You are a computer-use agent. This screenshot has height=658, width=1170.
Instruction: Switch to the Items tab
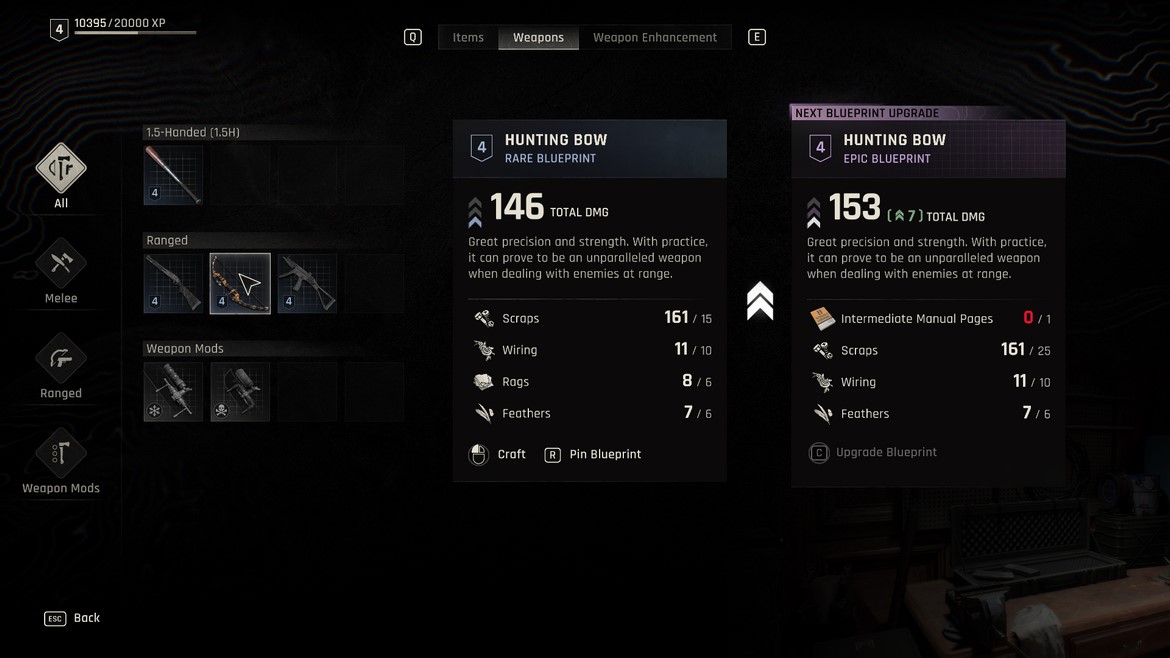[468, 38]
